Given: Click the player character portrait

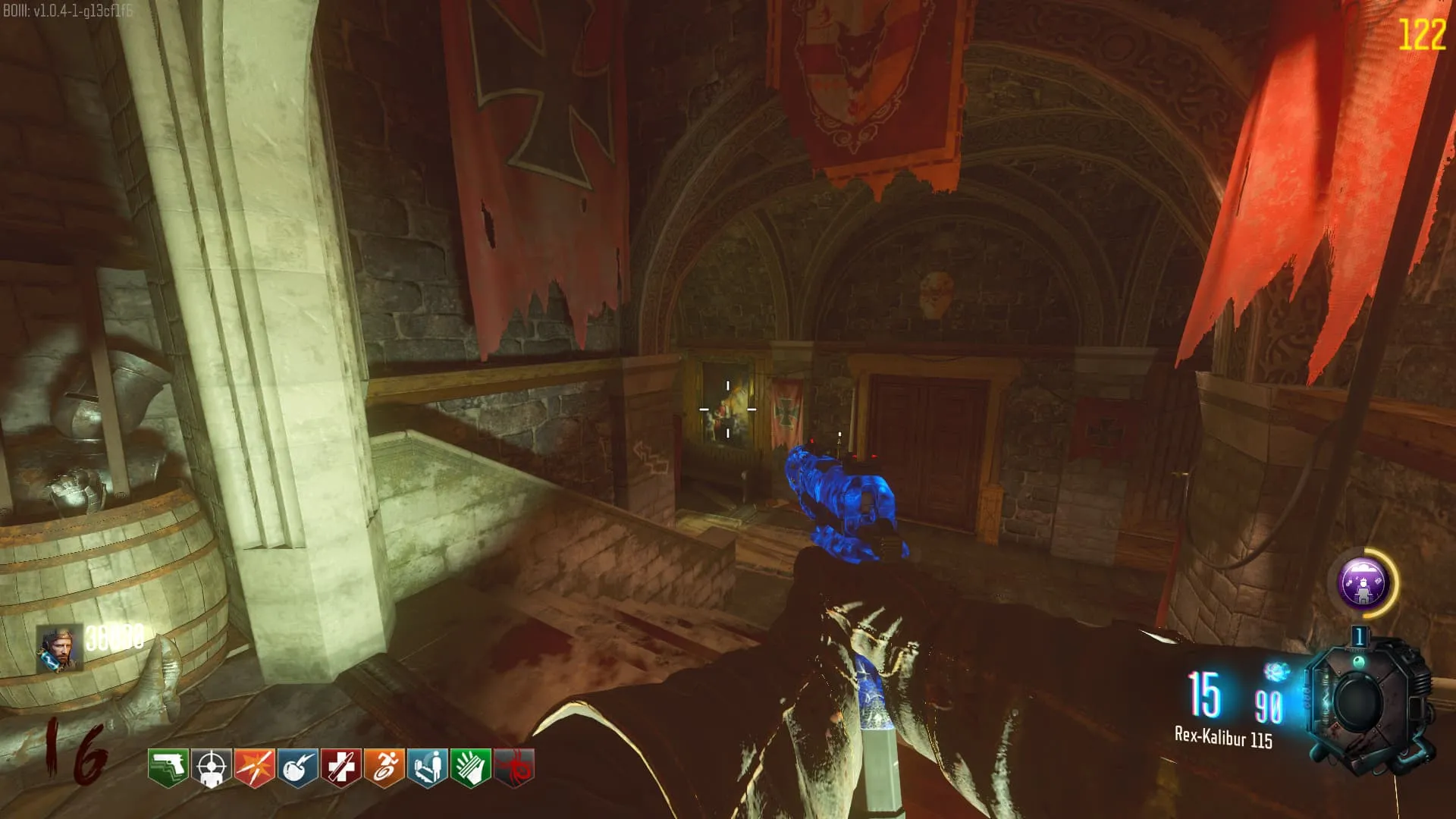Looking at the screenshot, I should pos(59,648).
